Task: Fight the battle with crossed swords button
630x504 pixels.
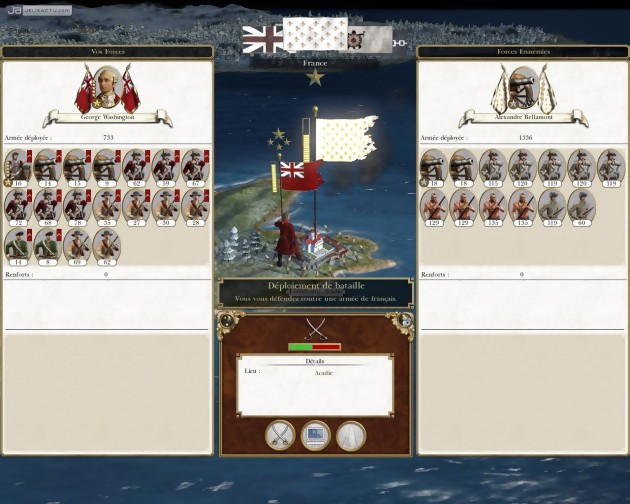Action: click(x=281, y=435)
